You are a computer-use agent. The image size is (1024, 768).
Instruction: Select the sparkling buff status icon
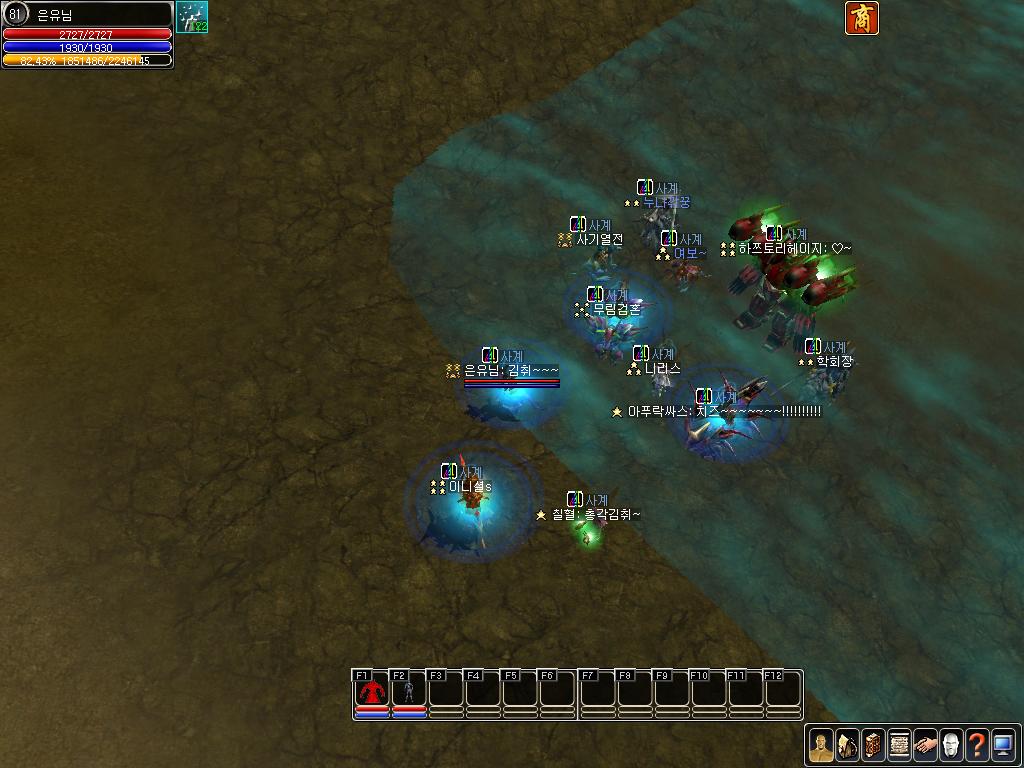click(192, 17)
